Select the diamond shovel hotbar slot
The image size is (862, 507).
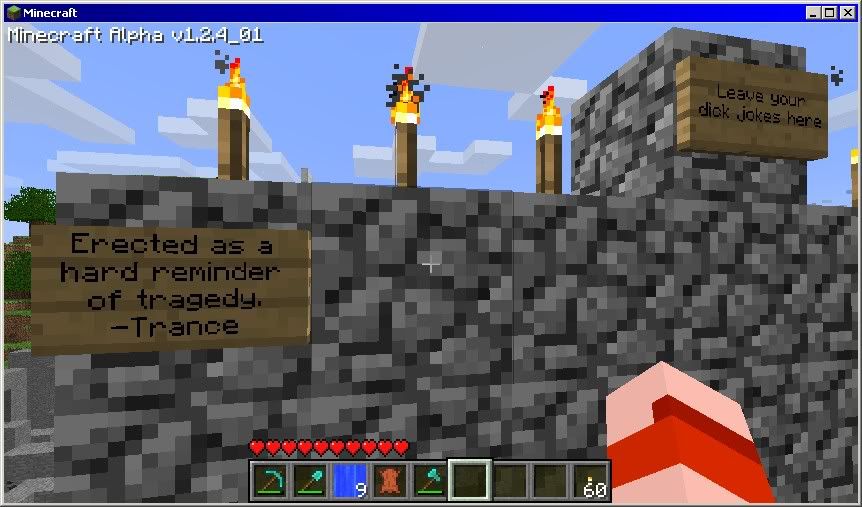point(308,480)
